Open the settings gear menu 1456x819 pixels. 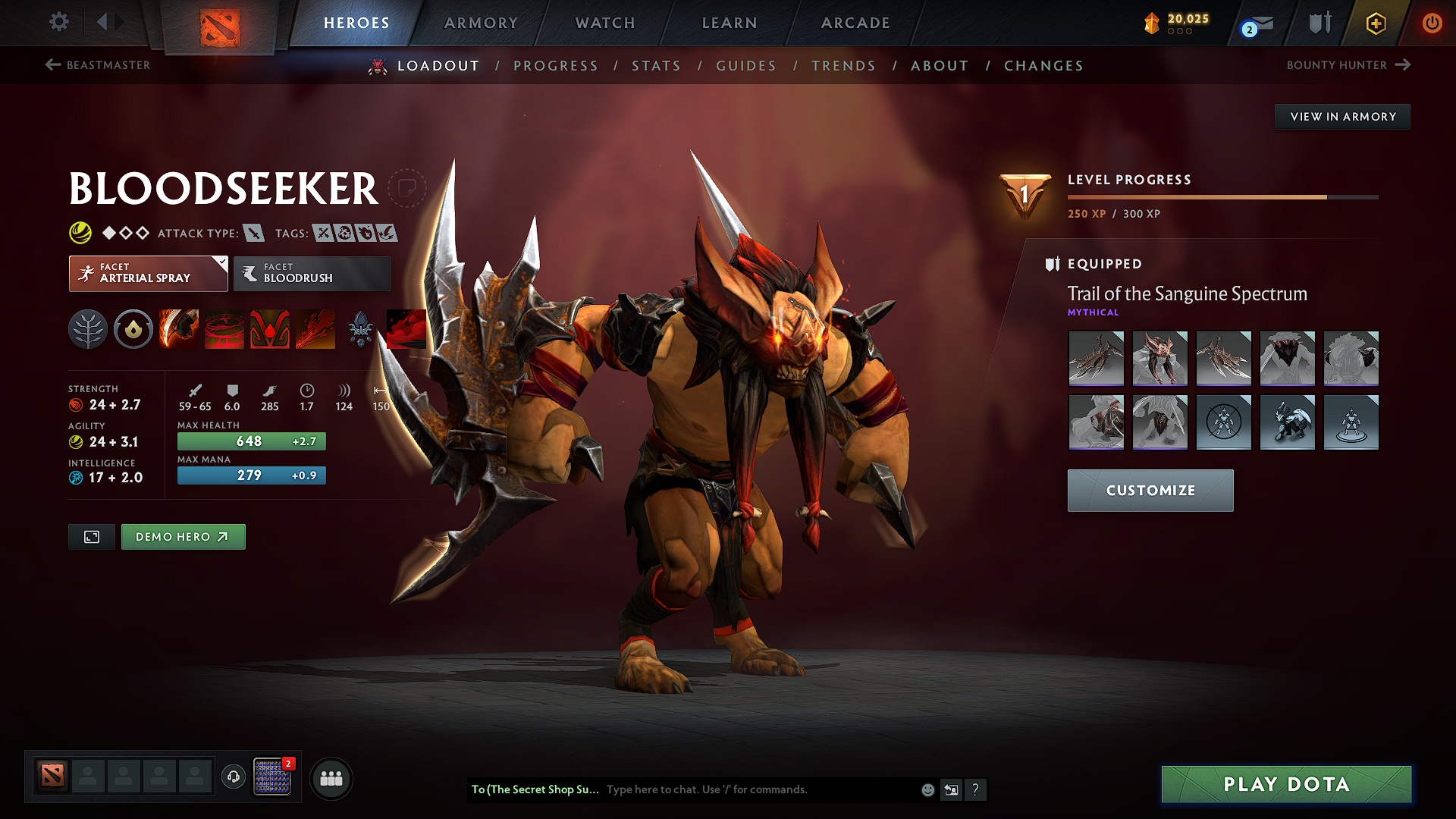click(x=59, y=22)
